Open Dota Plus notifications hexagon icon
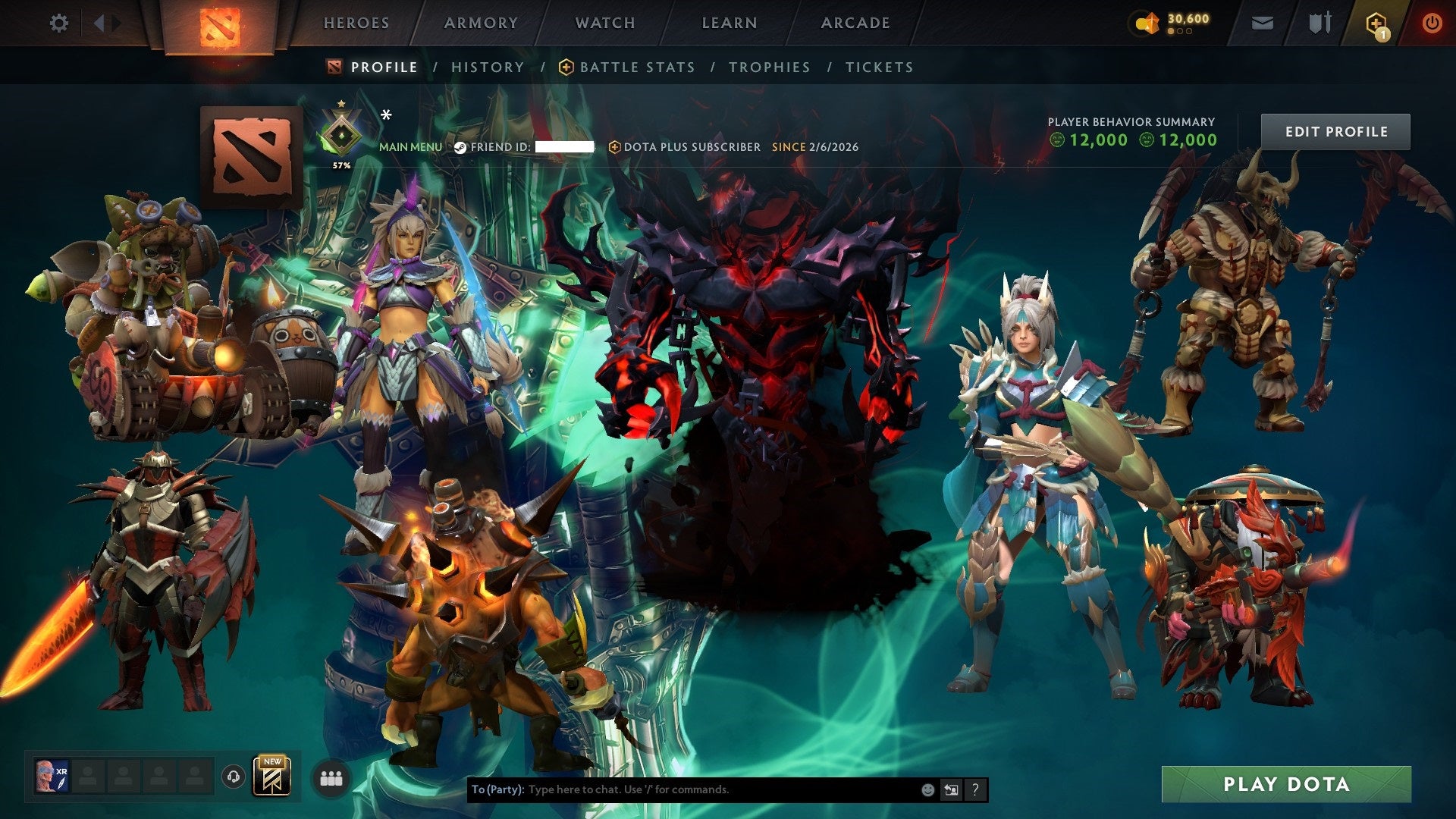 click(1377, 23)
